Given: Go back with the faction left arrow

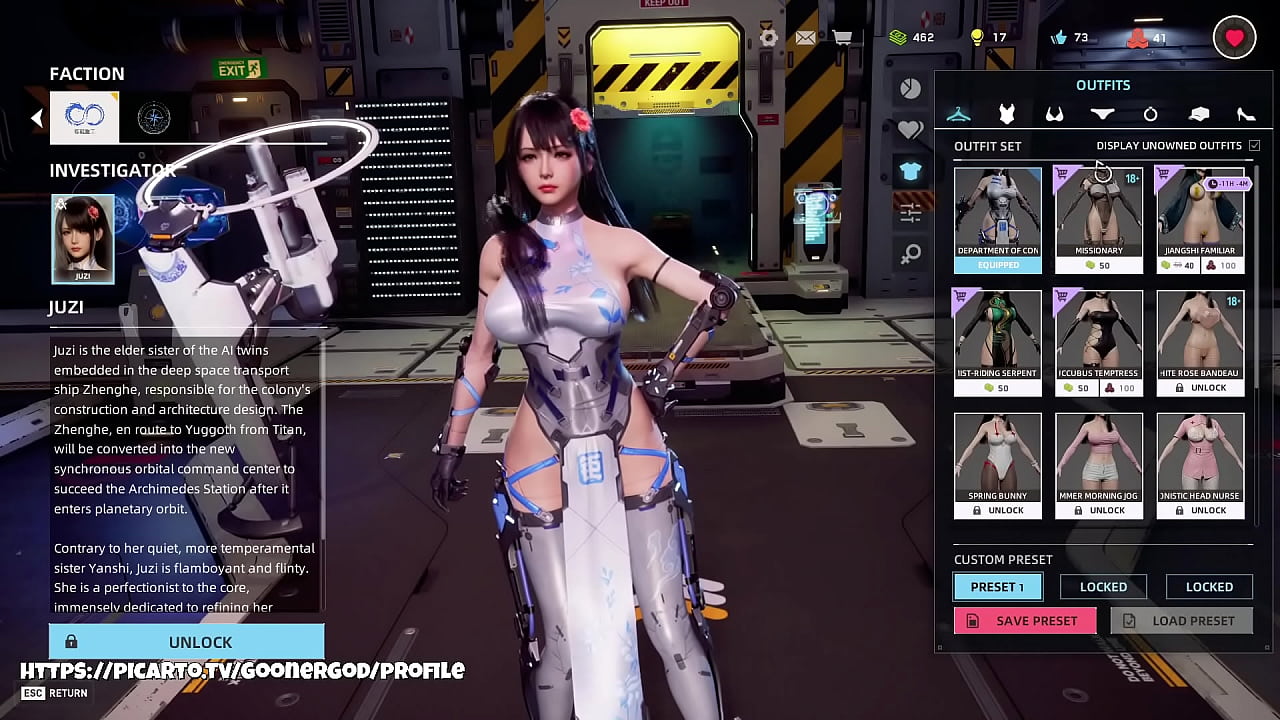Looking at the screenshot, I should pyautogui.click(x=37, y=118).
